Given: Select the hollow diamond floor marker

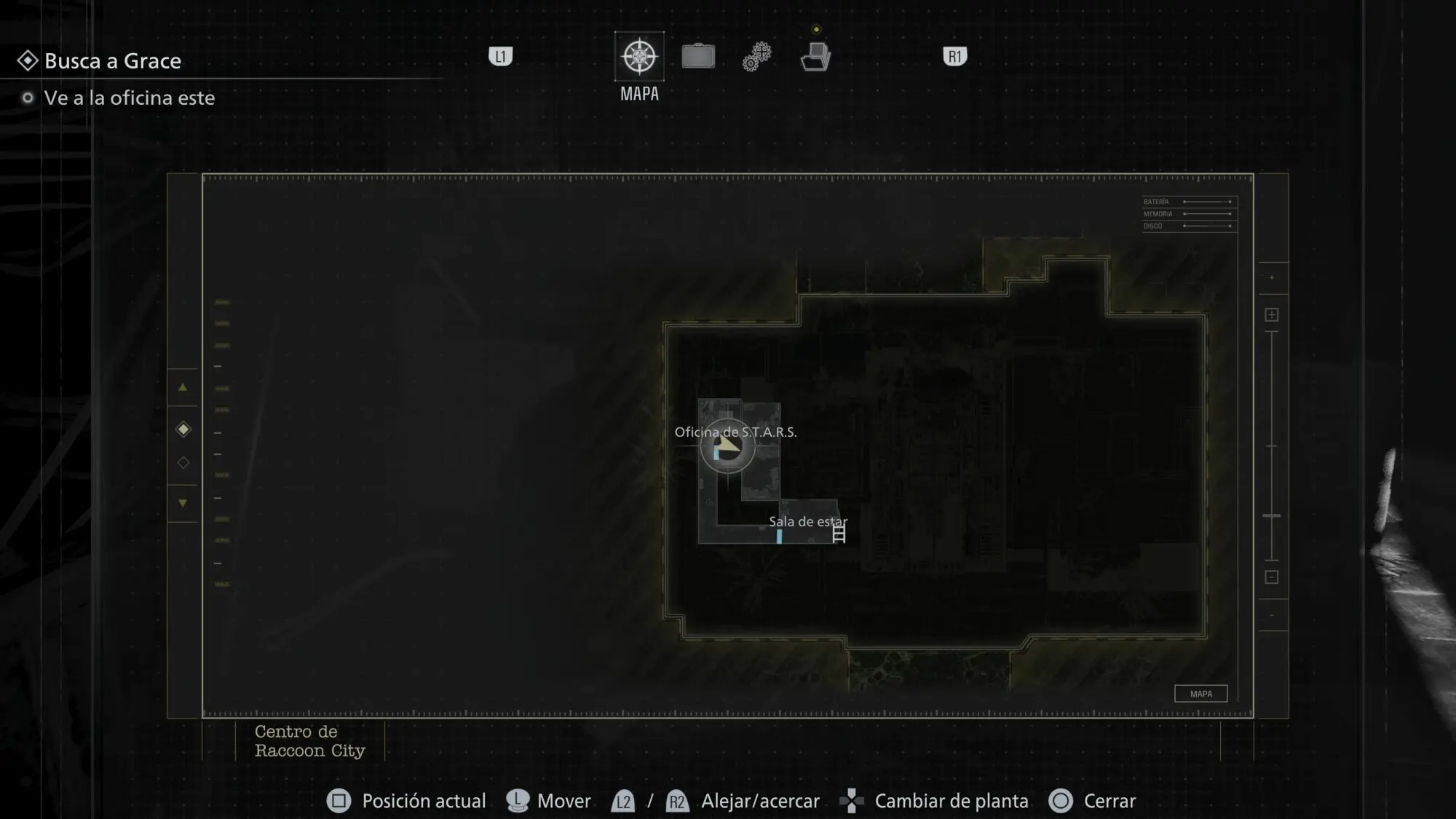Looking at the screenshot, I should click(x=183, y=463).
